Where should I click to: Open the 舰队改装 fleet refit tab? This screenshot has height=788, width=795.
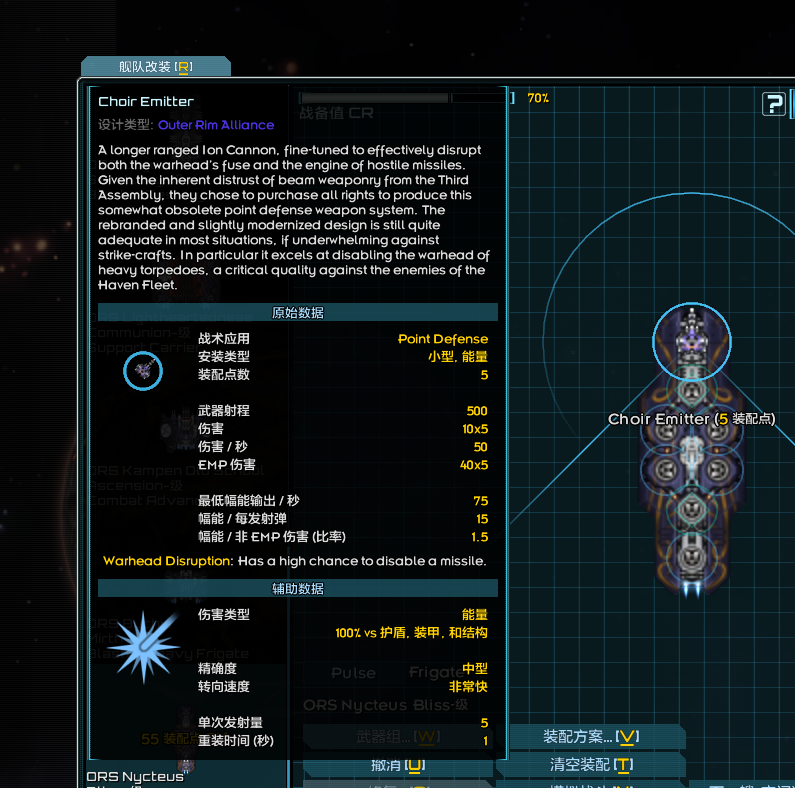click(155, 67)
